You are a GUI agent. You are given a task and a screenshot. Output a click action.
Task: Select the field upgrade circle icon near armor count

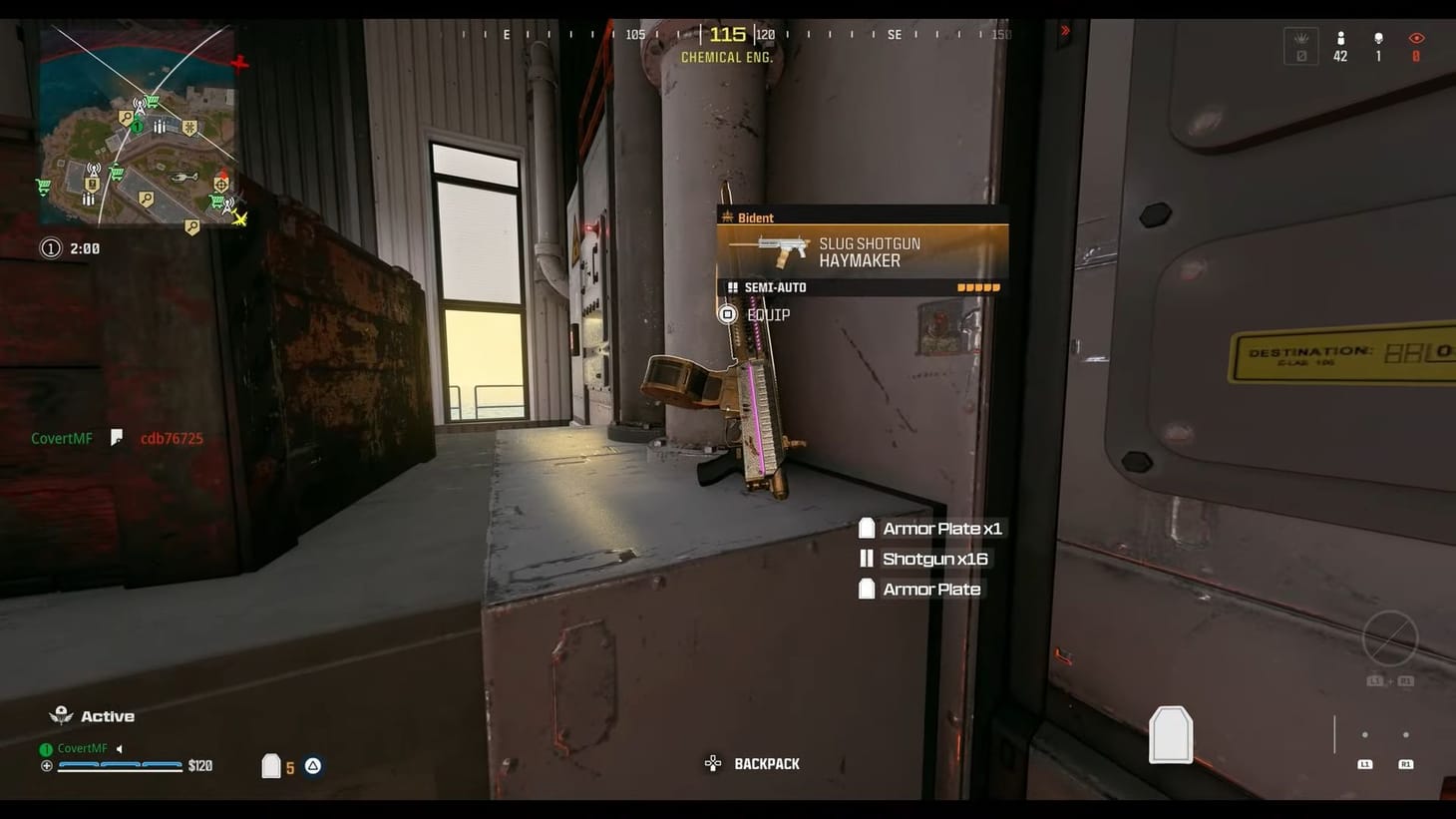tap(312, 766)
